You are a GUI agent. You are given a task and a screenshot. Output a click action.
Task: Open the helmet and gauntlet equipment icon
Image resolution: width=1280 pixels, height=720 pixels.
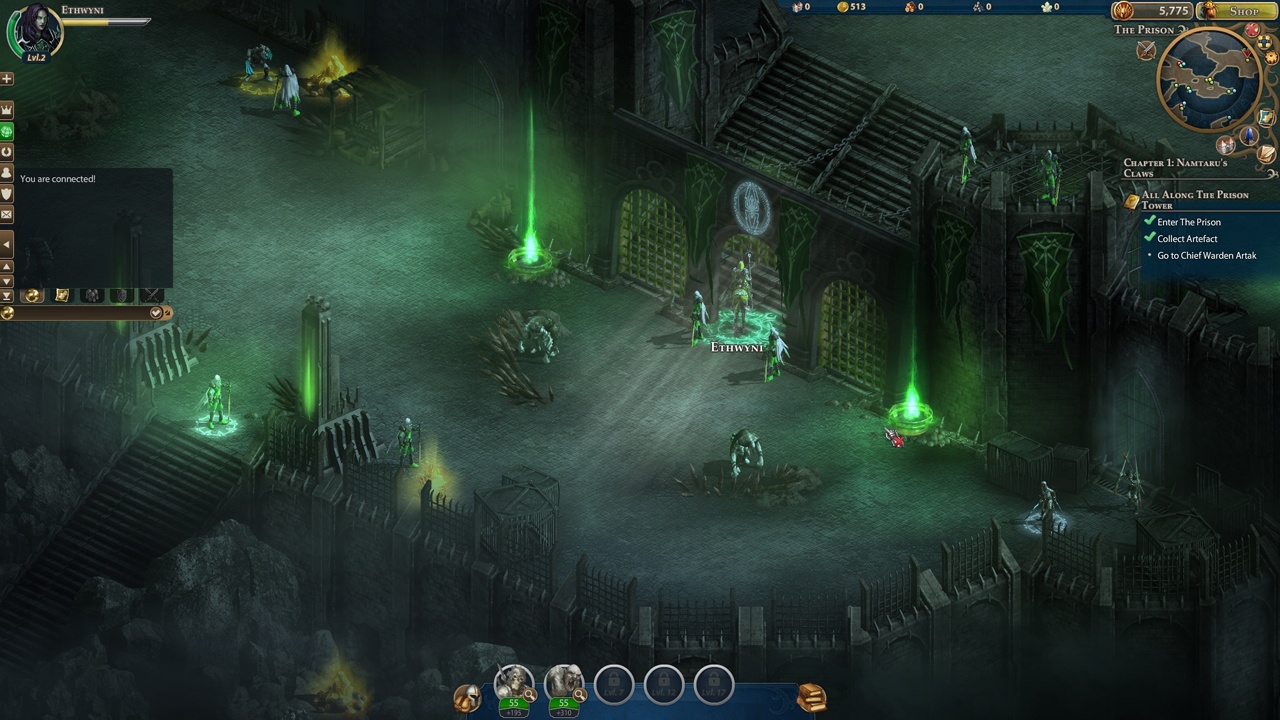(x=466, y=698)
